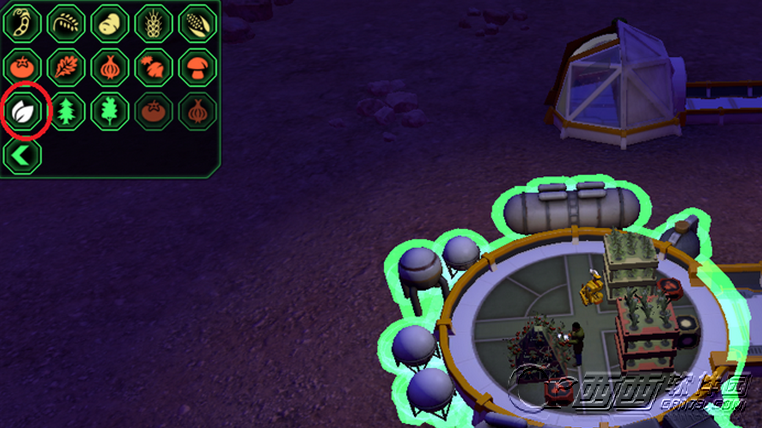Select the dimmed dark red onion icon
Viewport: 762px width, 428px height.
(197, 111)
